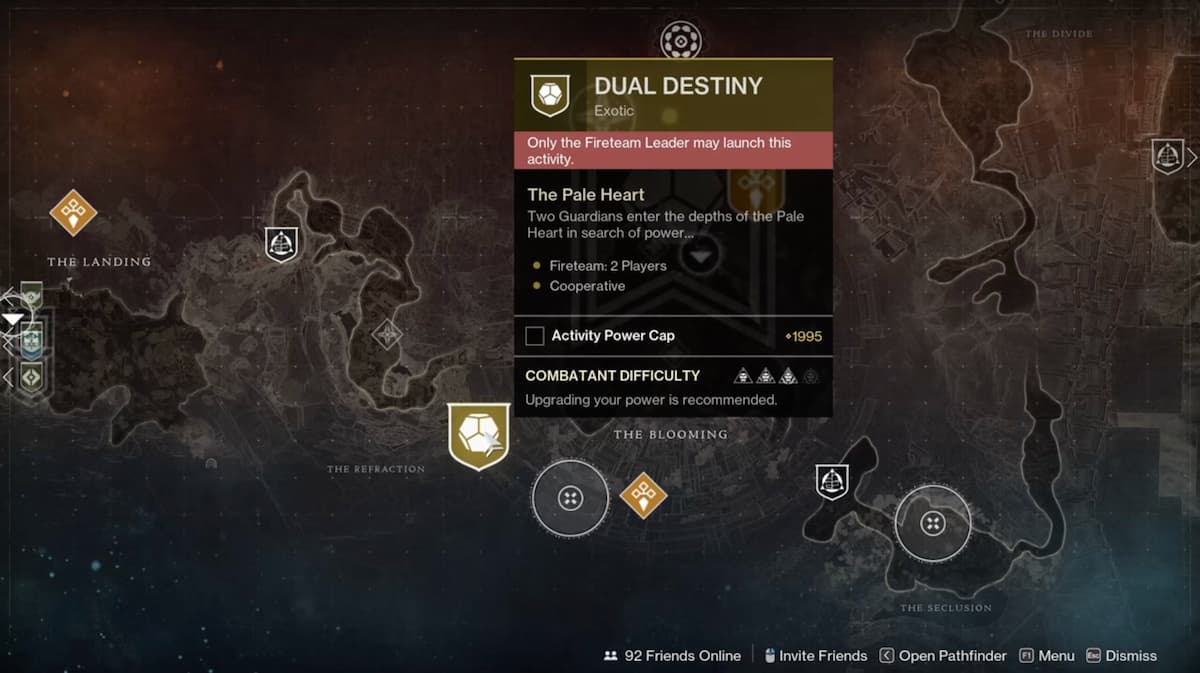Open the circular activity node beside The Blooming diamond
Screen dimensions: 1200x673
click(x=570, y=497)
